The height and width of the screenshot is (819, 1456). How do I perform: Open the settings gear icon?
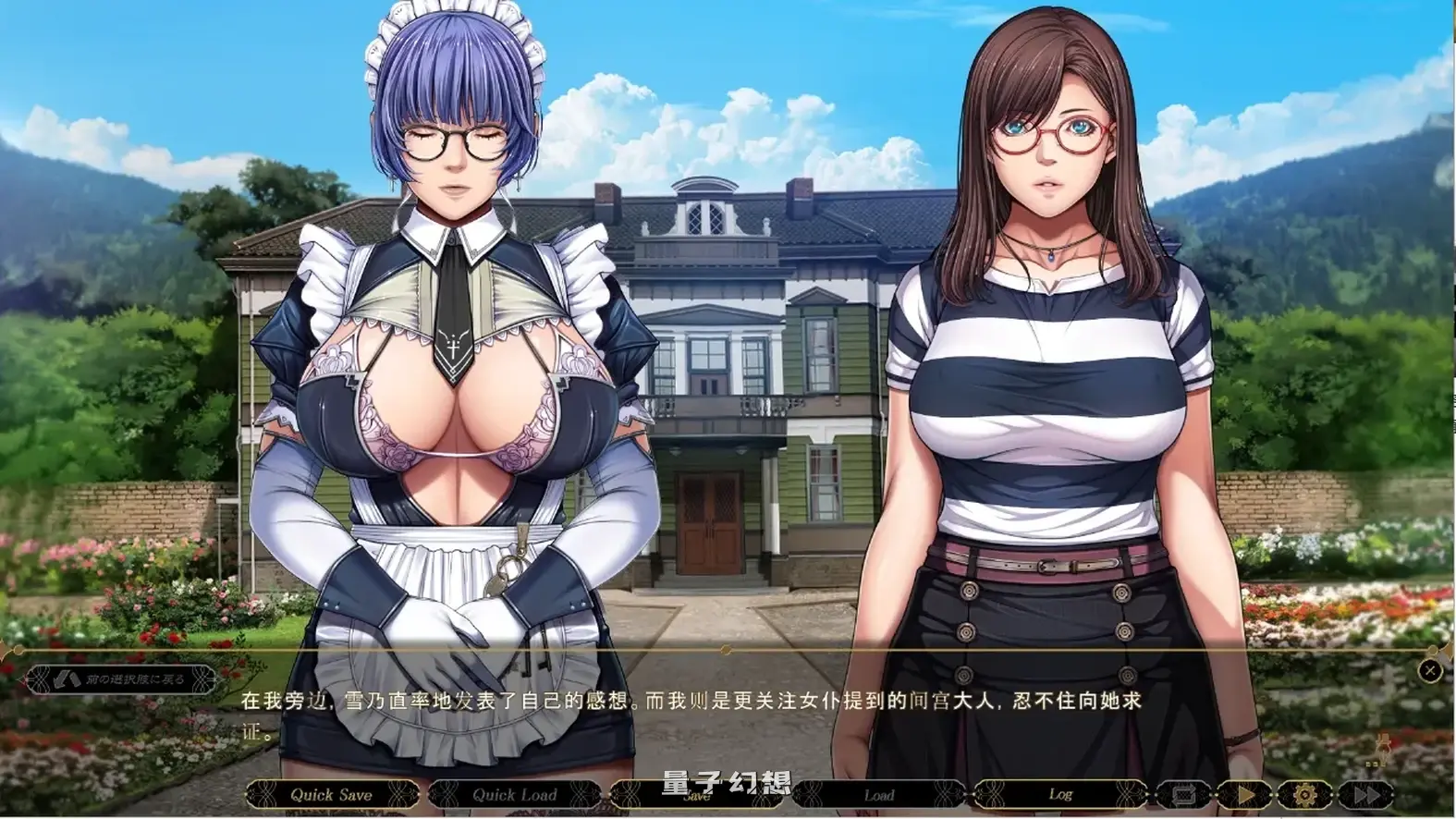1306,793
